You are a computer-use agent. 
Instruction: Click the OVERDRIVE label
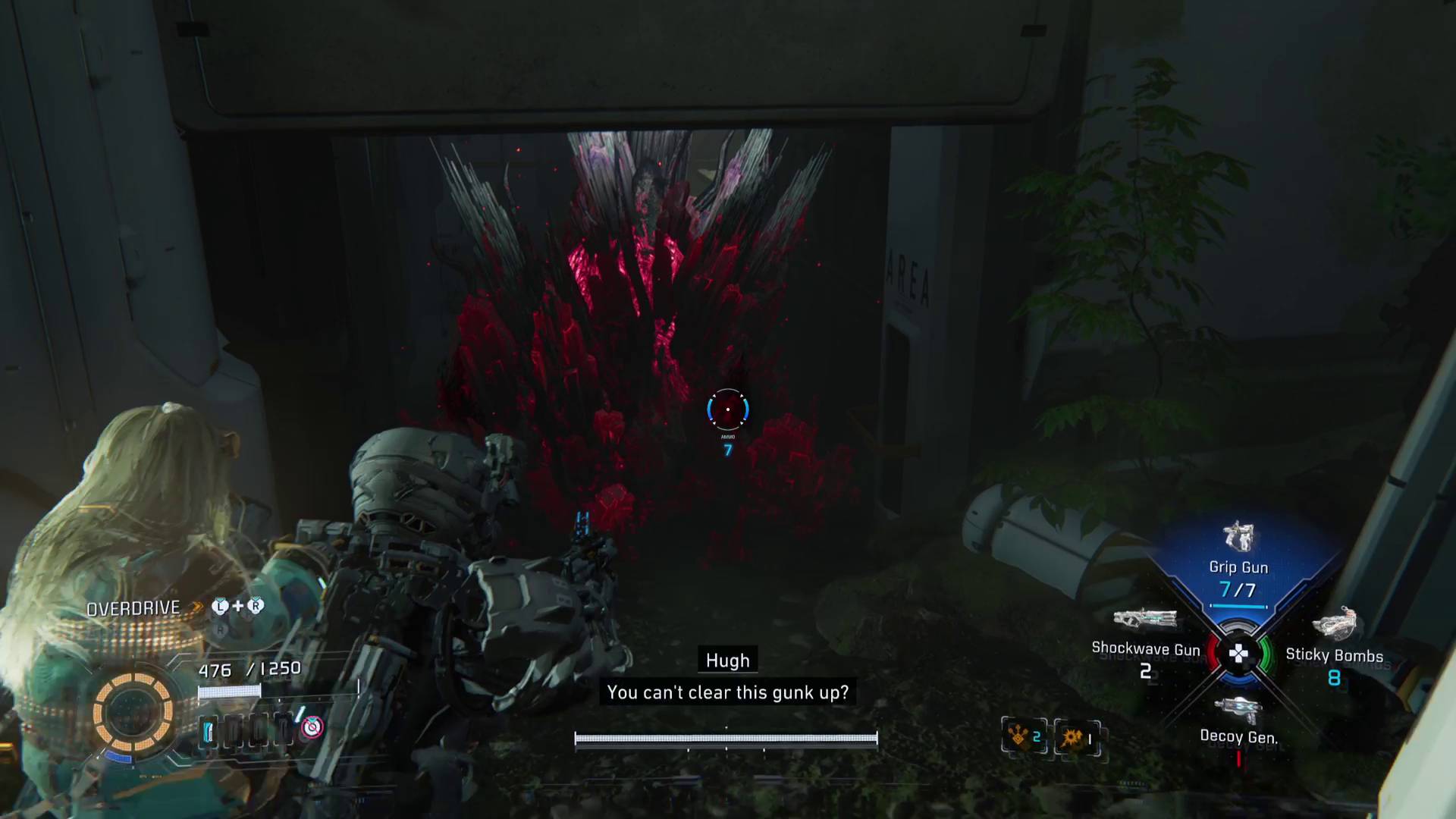[133, 607]
